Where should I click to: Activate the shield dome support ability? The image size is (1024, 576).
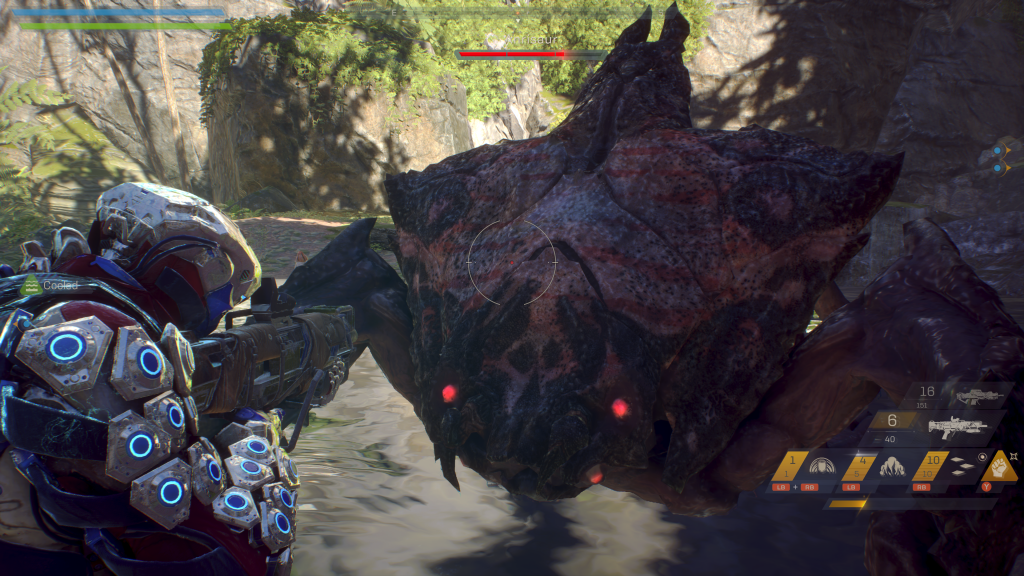pos(822,466)
